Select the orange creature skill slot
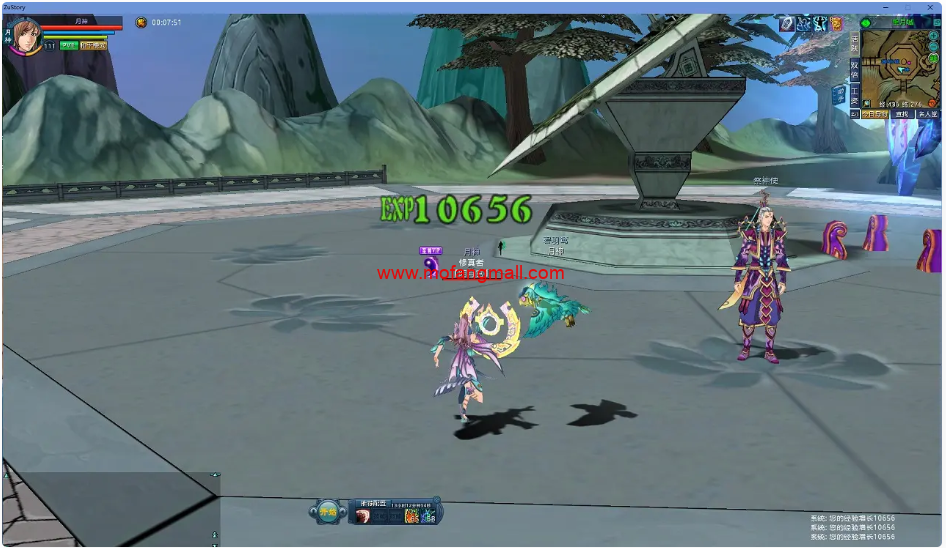The height and width of the screenshot is (548, 946). coord(412,516)
